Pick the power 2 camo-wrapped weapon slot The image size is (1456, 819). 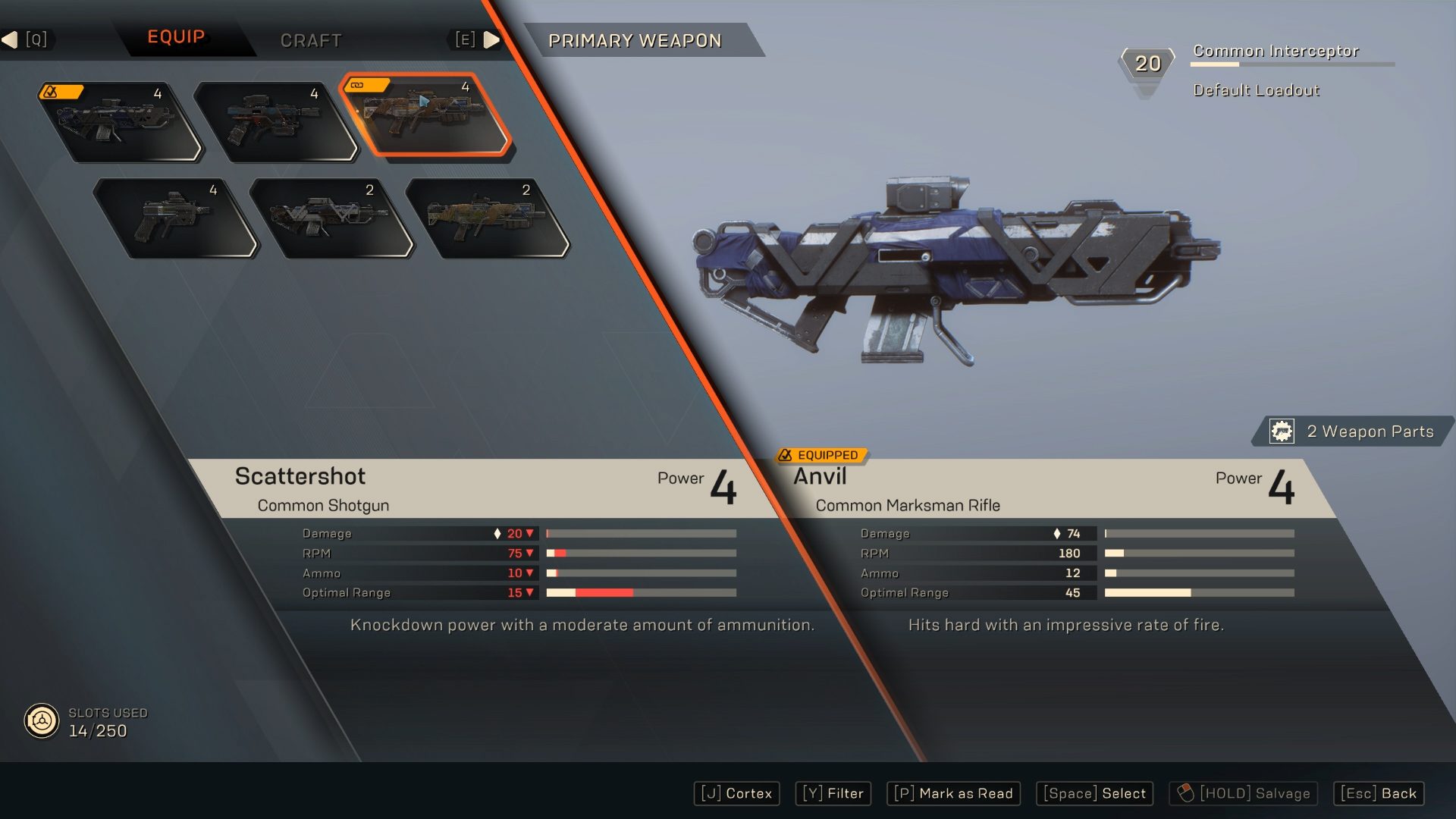487,218
